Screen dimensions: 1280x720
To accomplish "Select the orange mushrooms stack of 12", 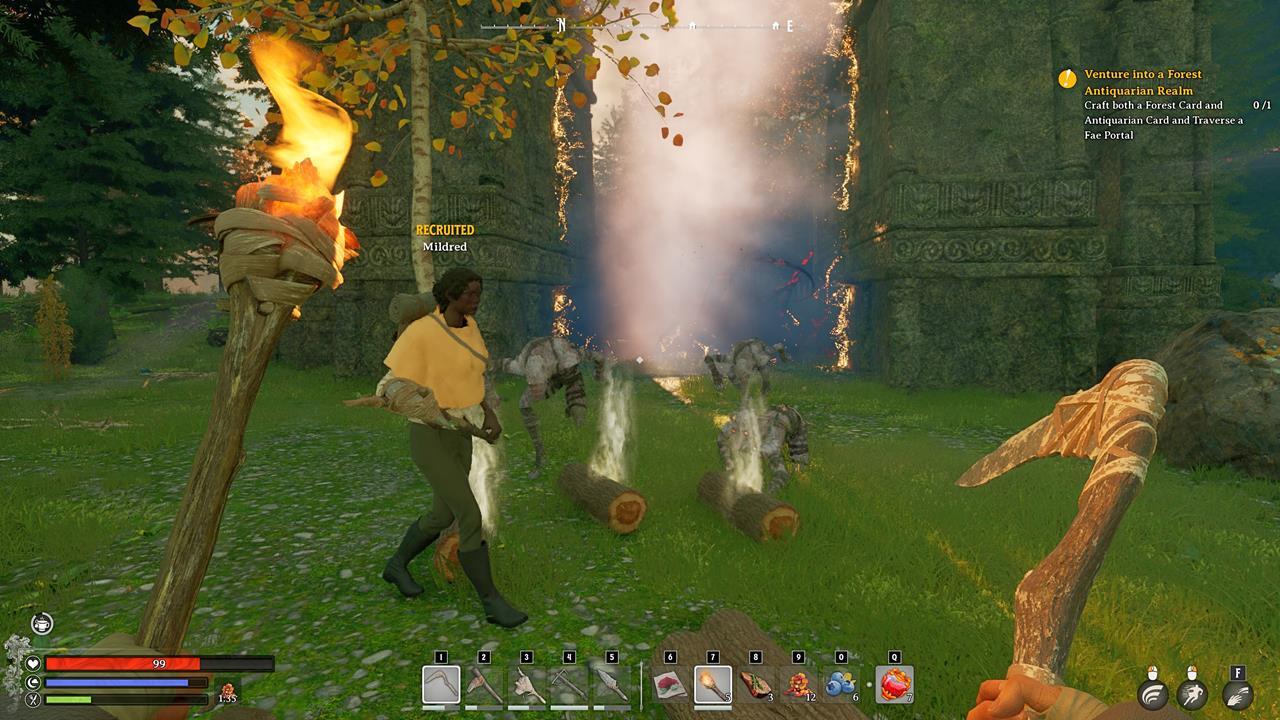I will pyautogui.click(x=798, y=685).
